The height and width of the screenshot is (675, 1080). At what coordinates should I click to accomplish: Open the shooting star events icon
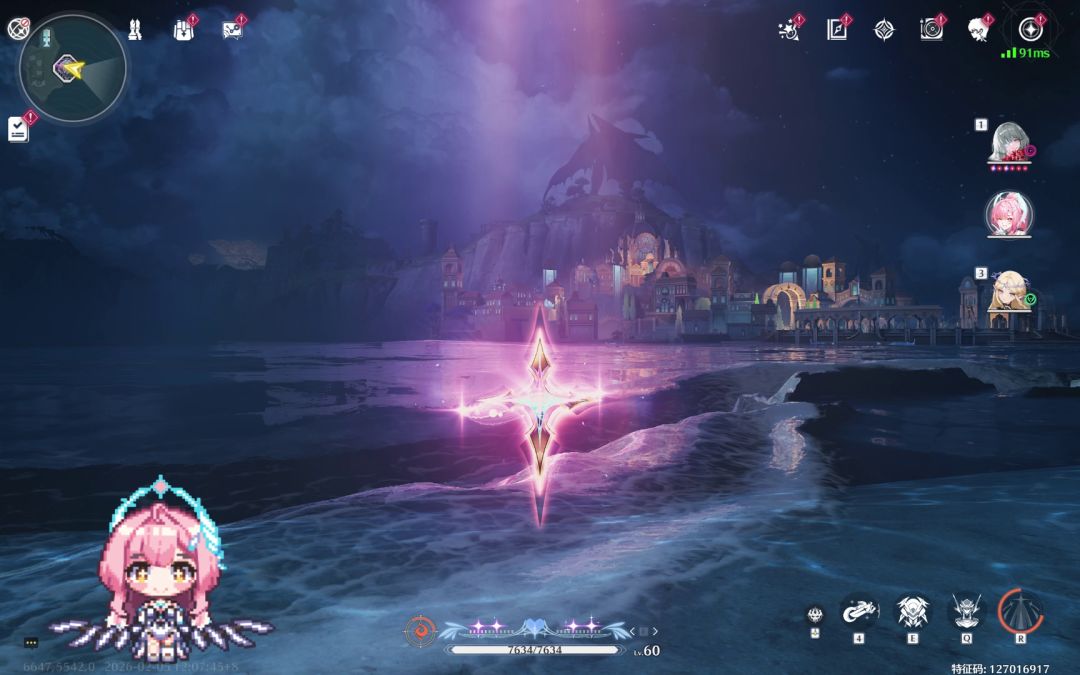(x=789, y=30)
